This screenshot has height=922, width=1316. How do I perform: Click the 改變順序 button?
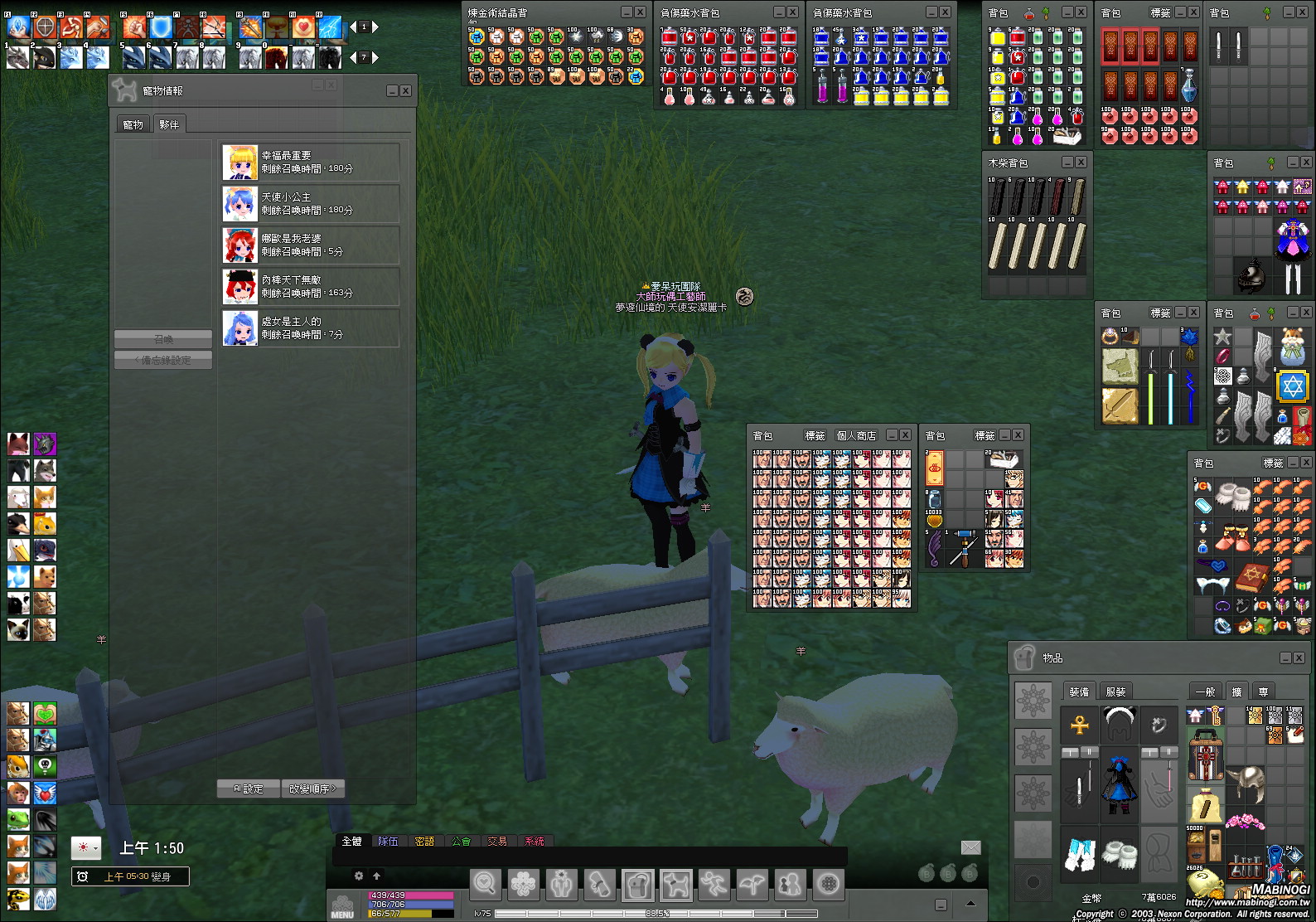point(312,789)
